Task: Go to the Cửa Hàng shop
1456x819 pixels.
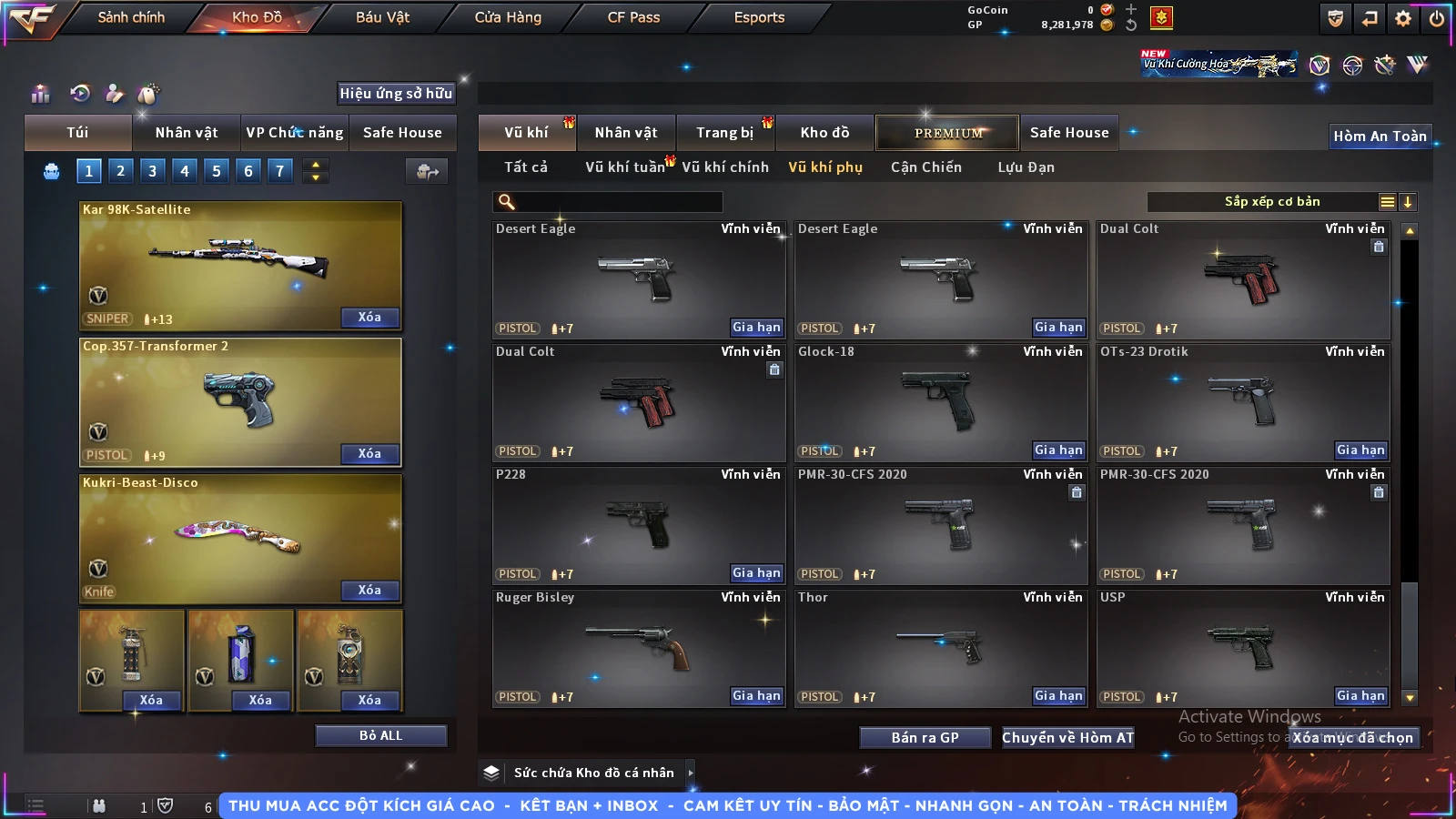Action: click(508, 17)
